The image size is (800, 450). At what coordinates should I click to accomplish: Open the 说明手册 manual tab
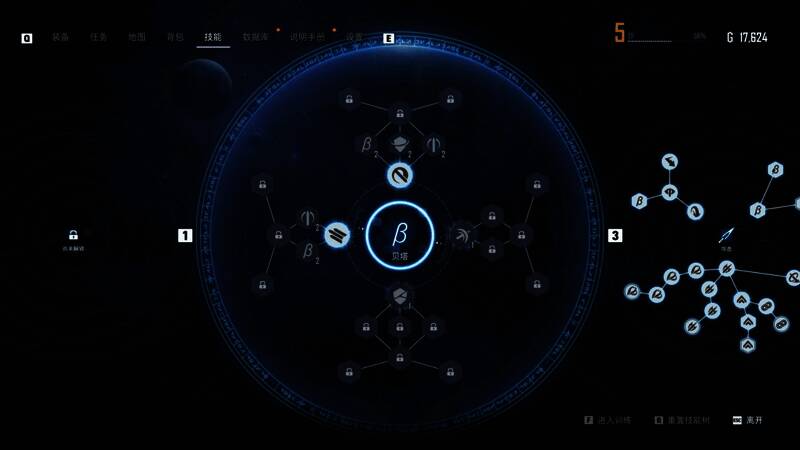pyautogui.click(x=307, y=37)
